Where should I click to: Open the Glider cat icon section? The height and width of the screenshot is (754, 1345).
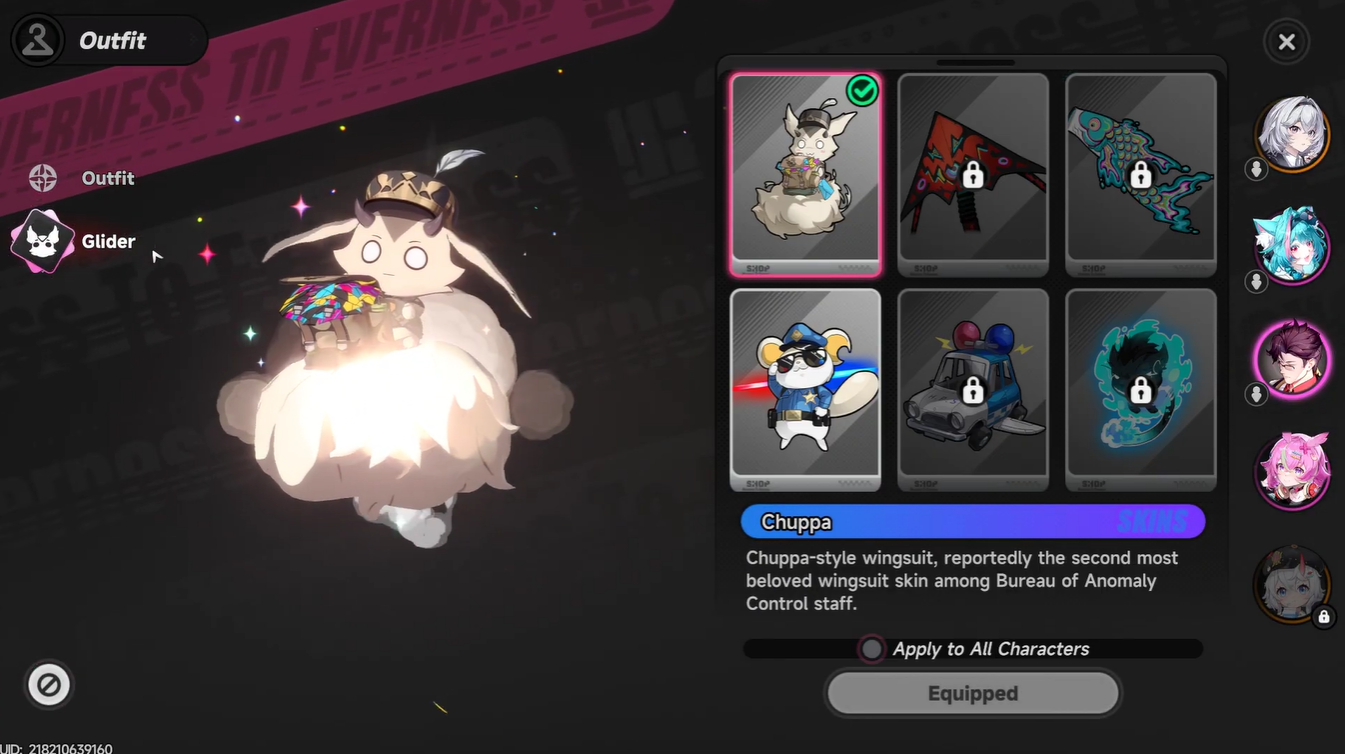[42, 241]
